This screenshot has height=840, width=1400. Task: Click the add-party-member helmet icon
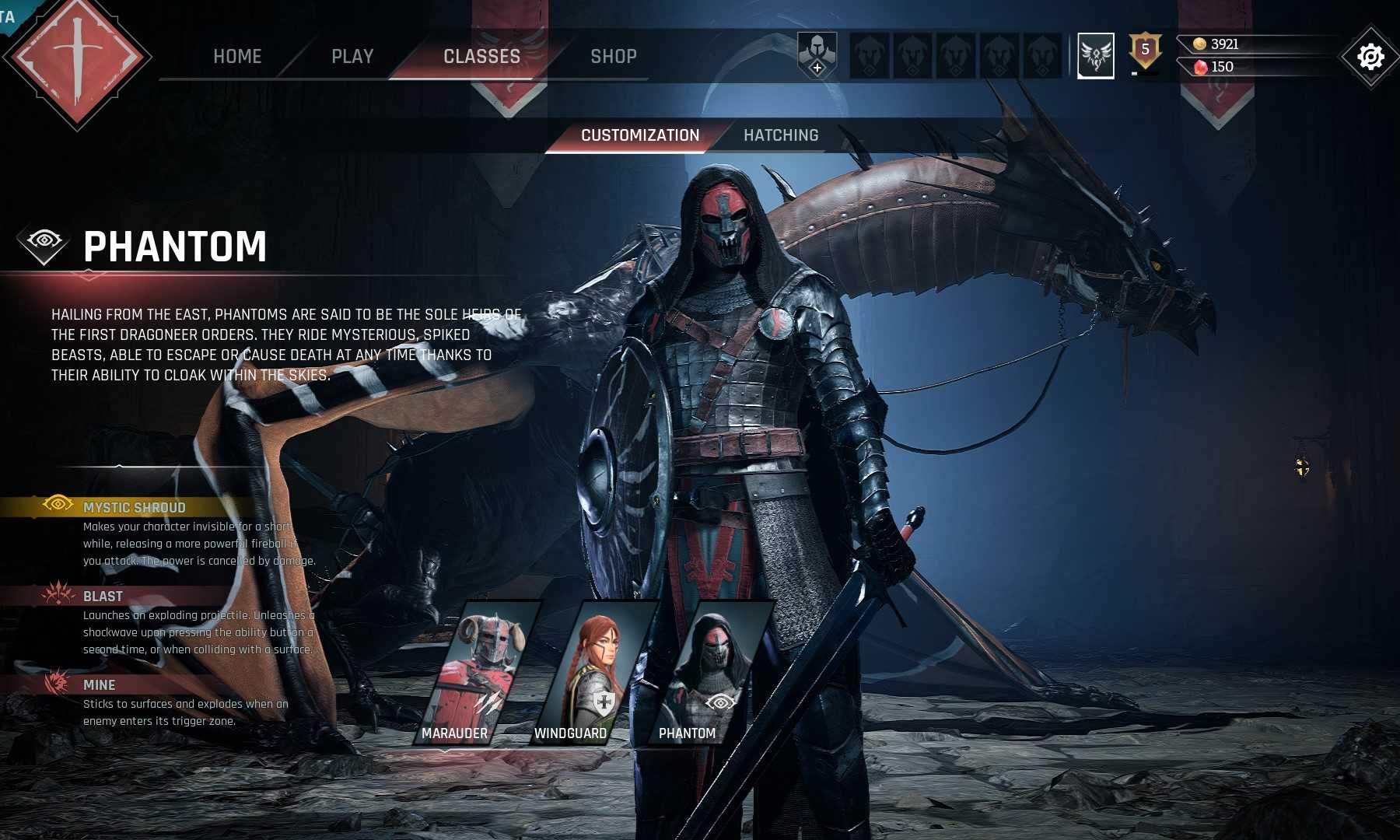click(817, 55)
